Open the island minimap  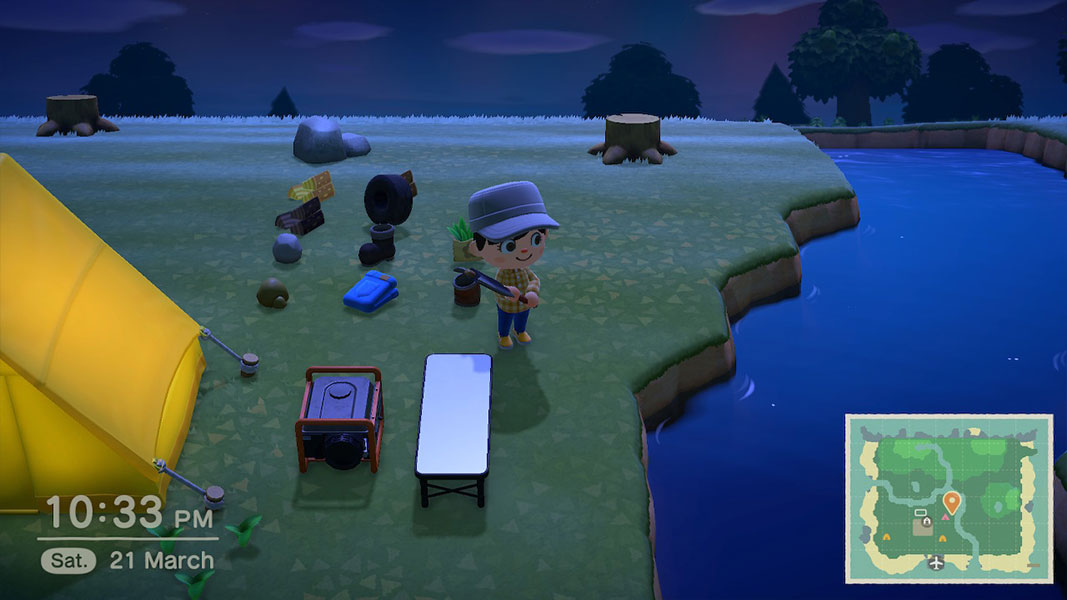[x=948, y=498]
